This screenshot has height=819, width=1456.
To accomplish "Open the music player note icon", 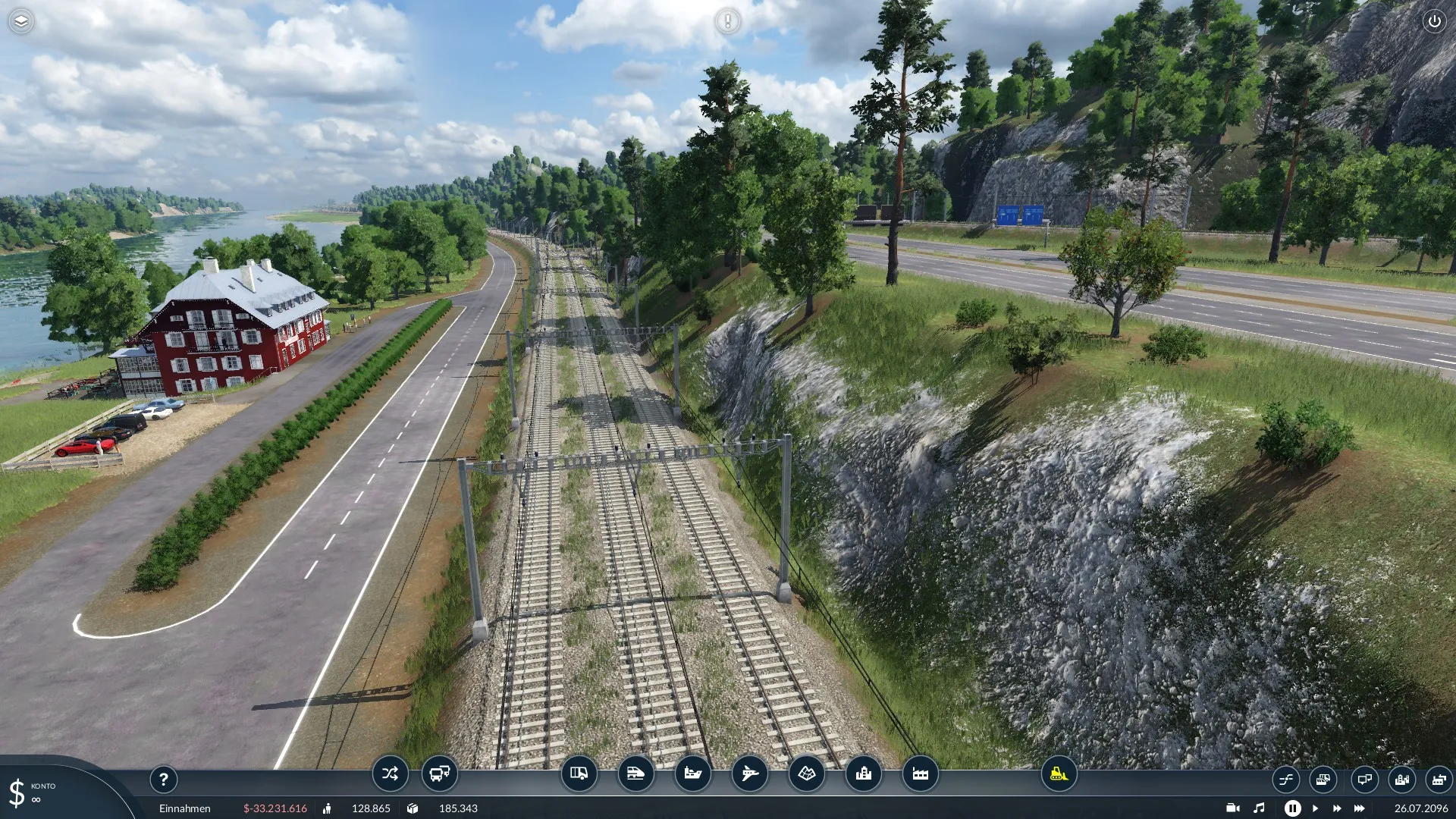I will (1259, 808).
